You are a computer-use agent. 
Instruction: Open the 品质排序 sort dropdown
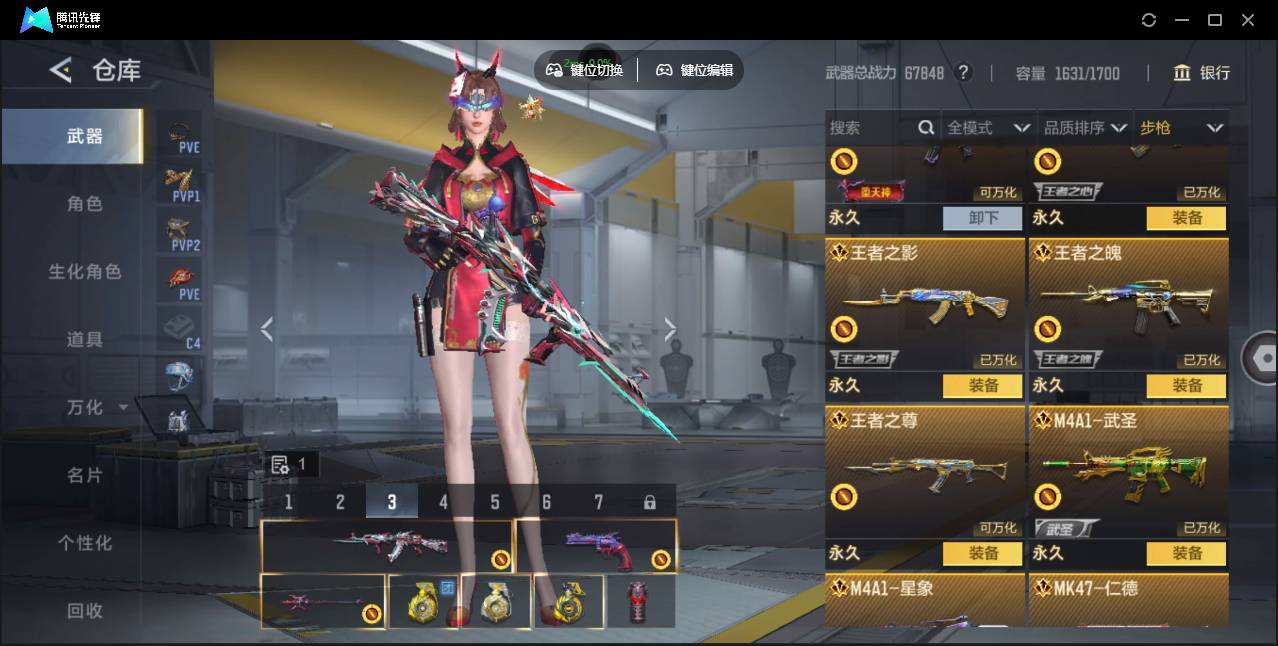pyautogui.click(x=1085, y=128)
